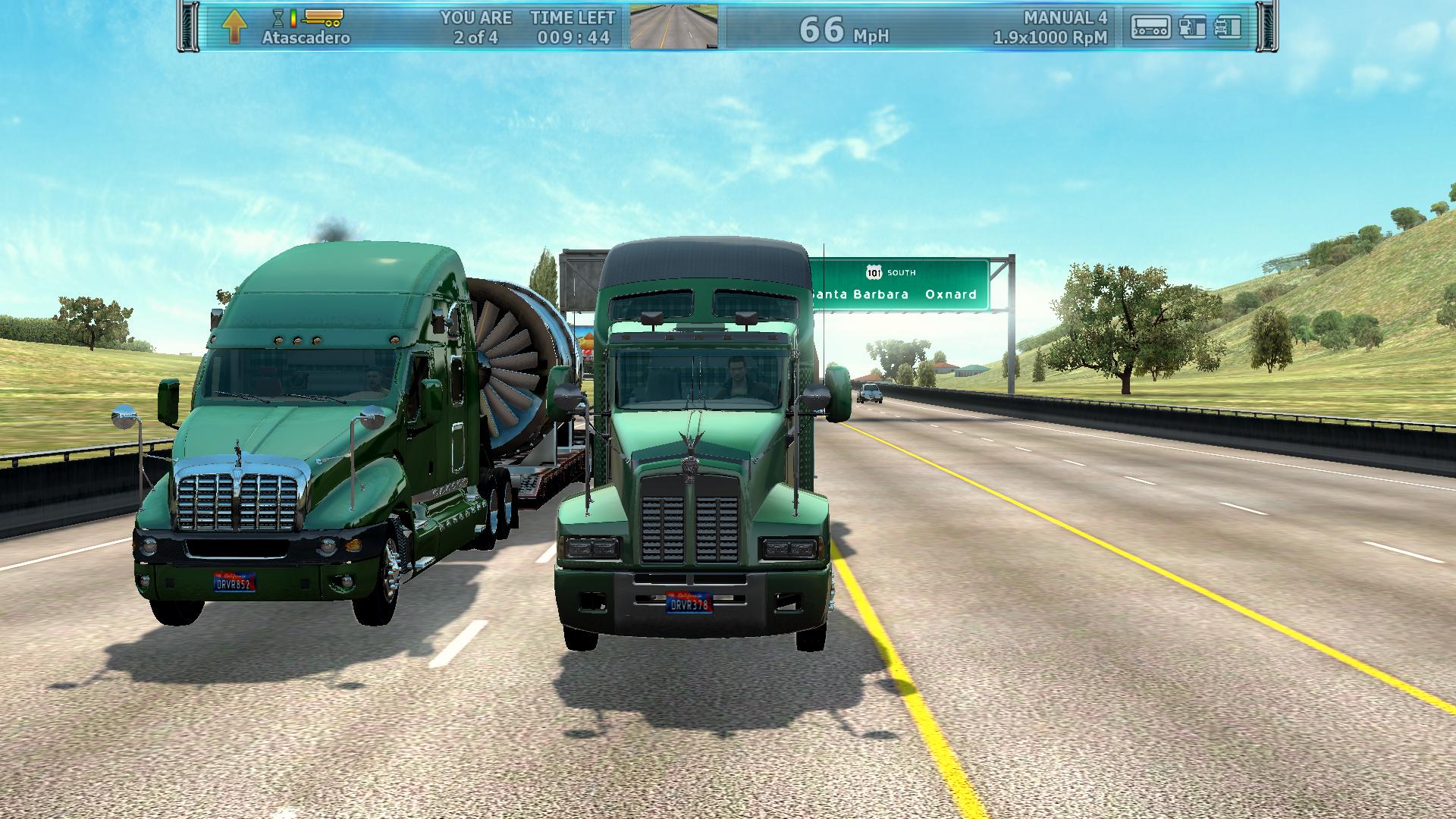Screen dimensions: 1456x819
Task: Select the yellow navigation arrow indicator
Action: [234, 27]
